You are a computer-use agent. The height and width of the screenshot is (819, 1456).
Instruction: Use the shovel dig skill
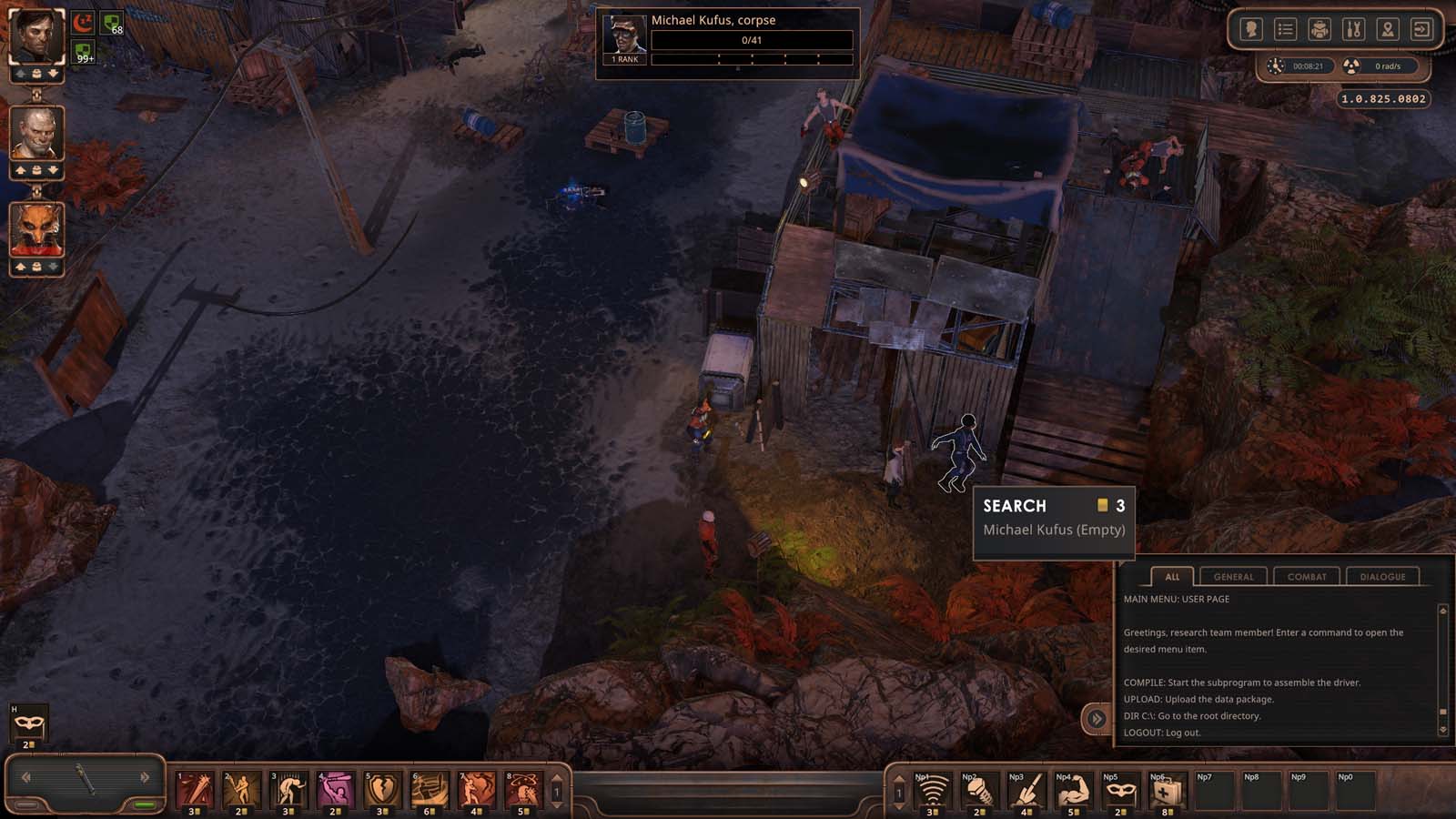point(1025,791)
